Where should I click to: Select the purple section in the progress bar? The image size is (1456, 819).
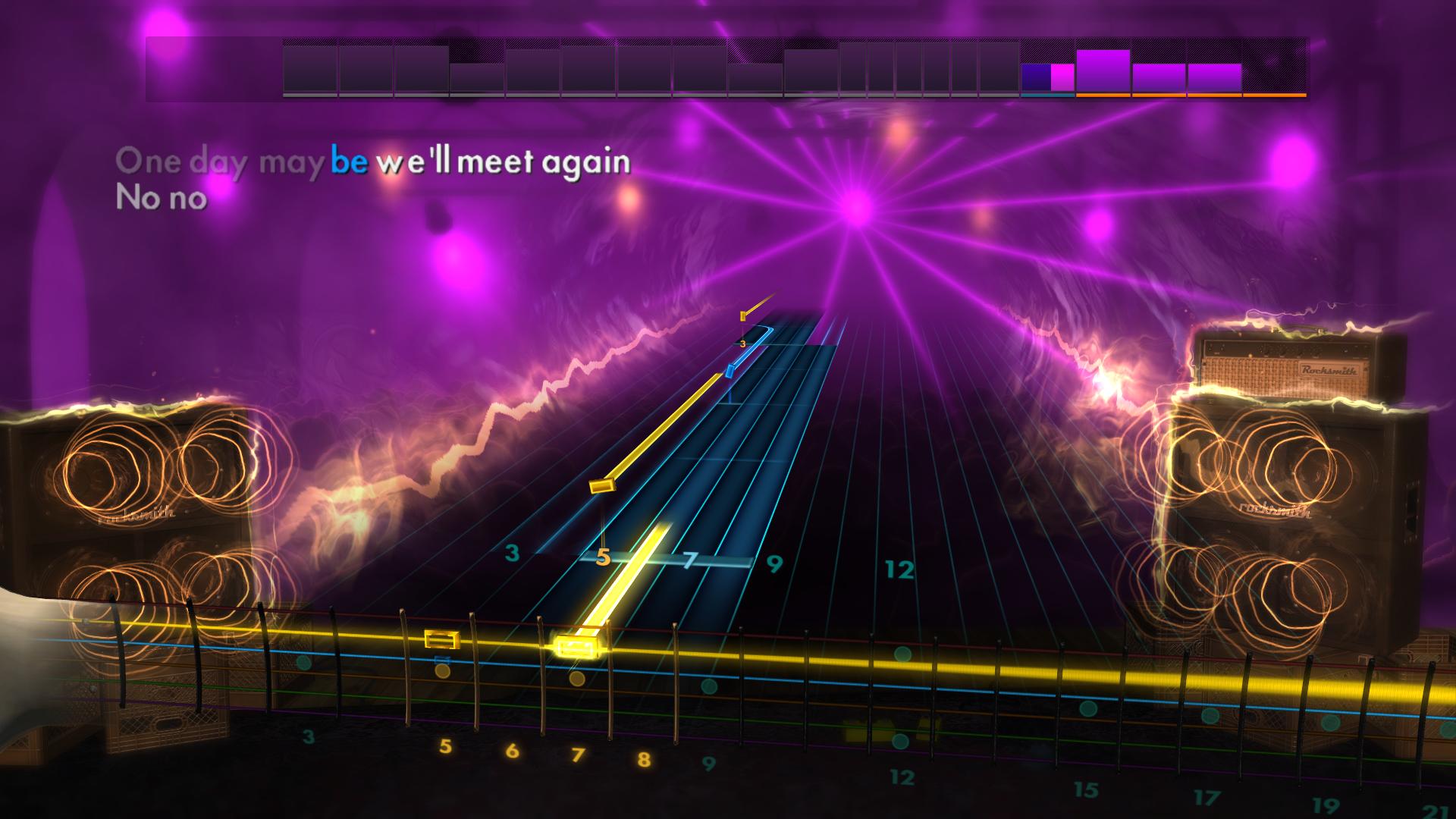pos(1103,72)
